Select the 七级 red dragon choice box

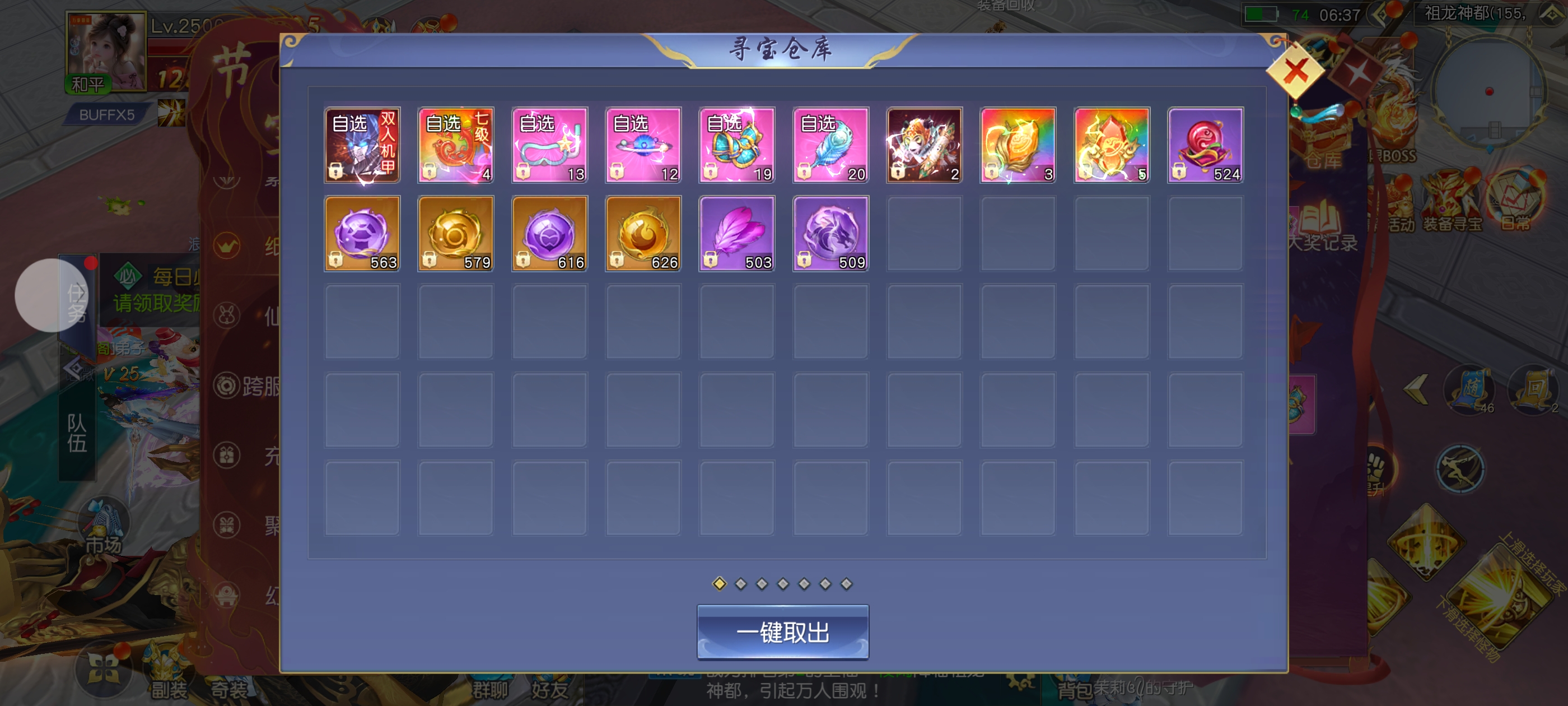(x=456, y=146)
